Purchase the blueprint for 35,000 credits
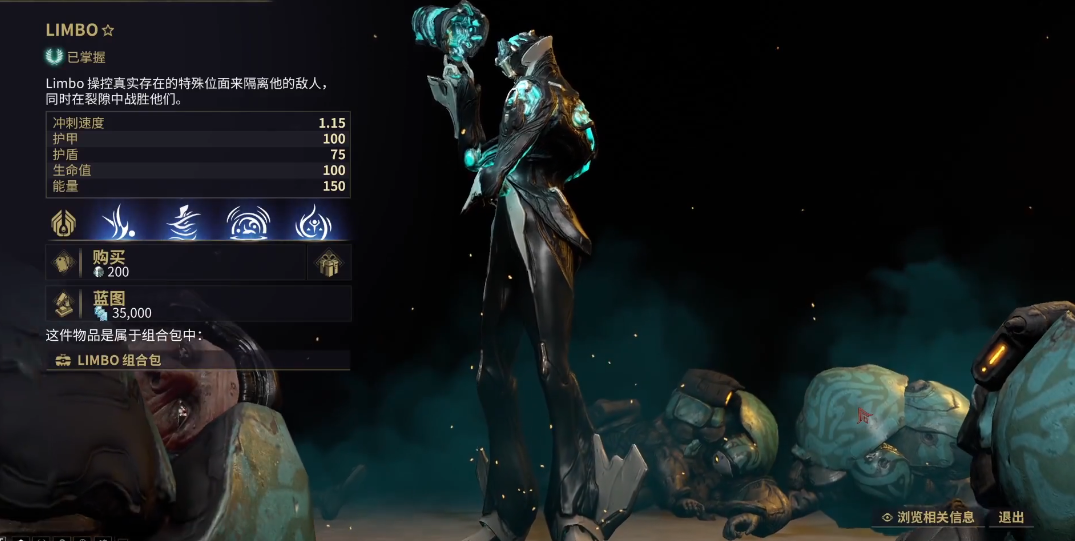Viewport: 1075px width, 541px height. pyautogui.click(x=198, y=305)
